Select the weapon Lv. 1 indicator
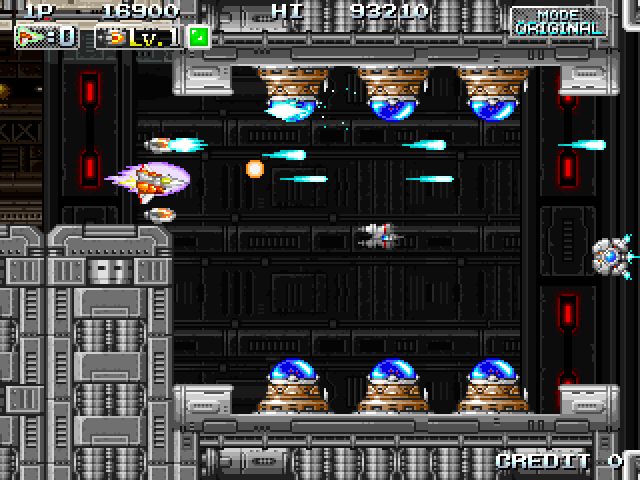Screen dimensions: 640x480 click(x=138, y=37)
